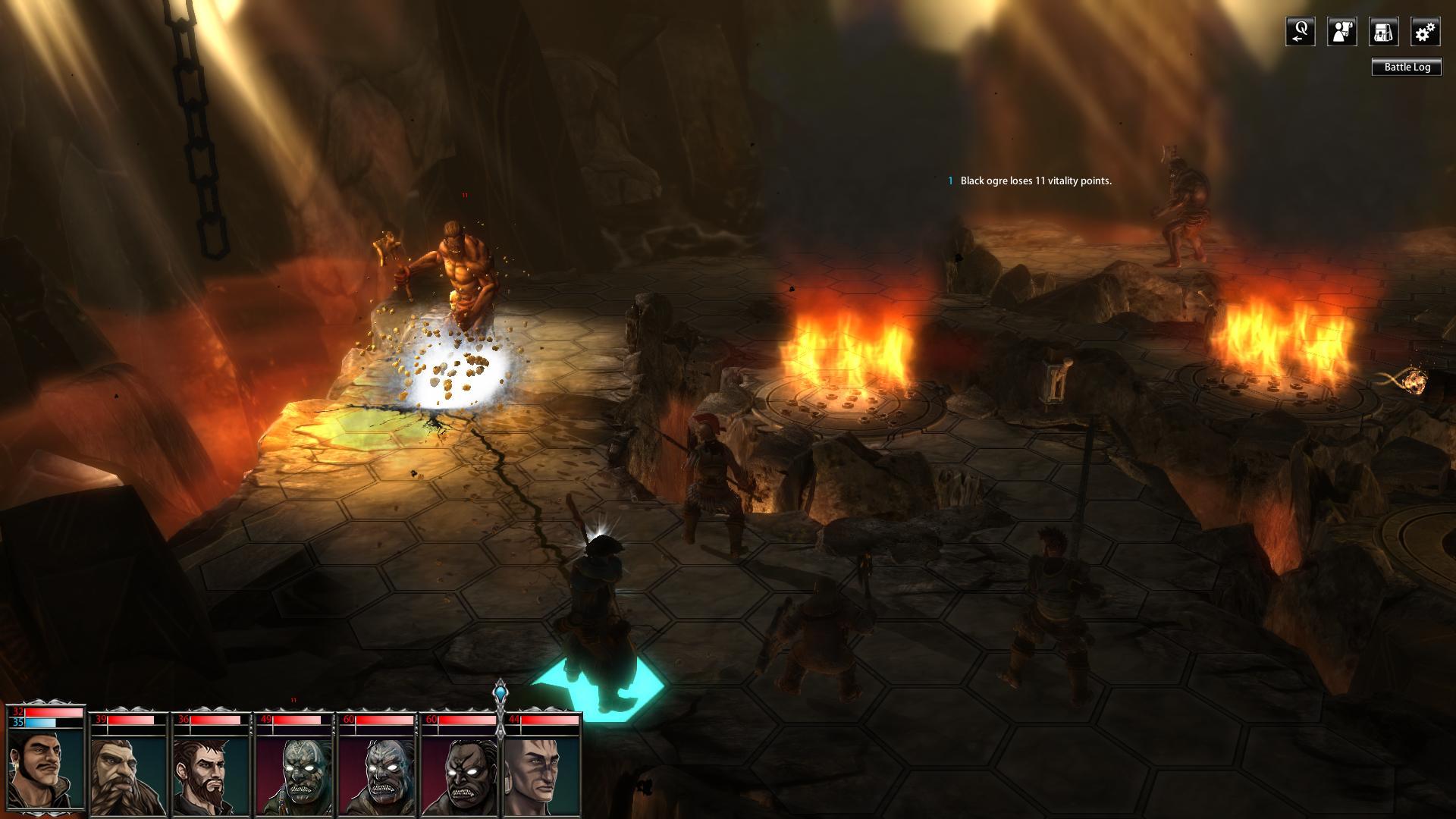Open the settings via the gears icon

[x=1425, y=32]
